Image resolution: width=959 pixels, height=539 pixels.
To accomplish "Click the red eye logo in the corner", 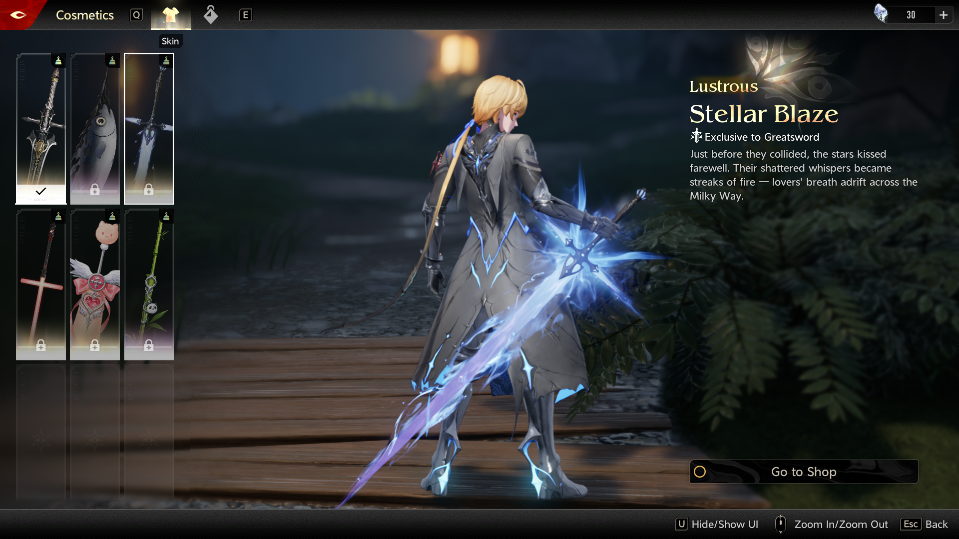I will [18, 14].
